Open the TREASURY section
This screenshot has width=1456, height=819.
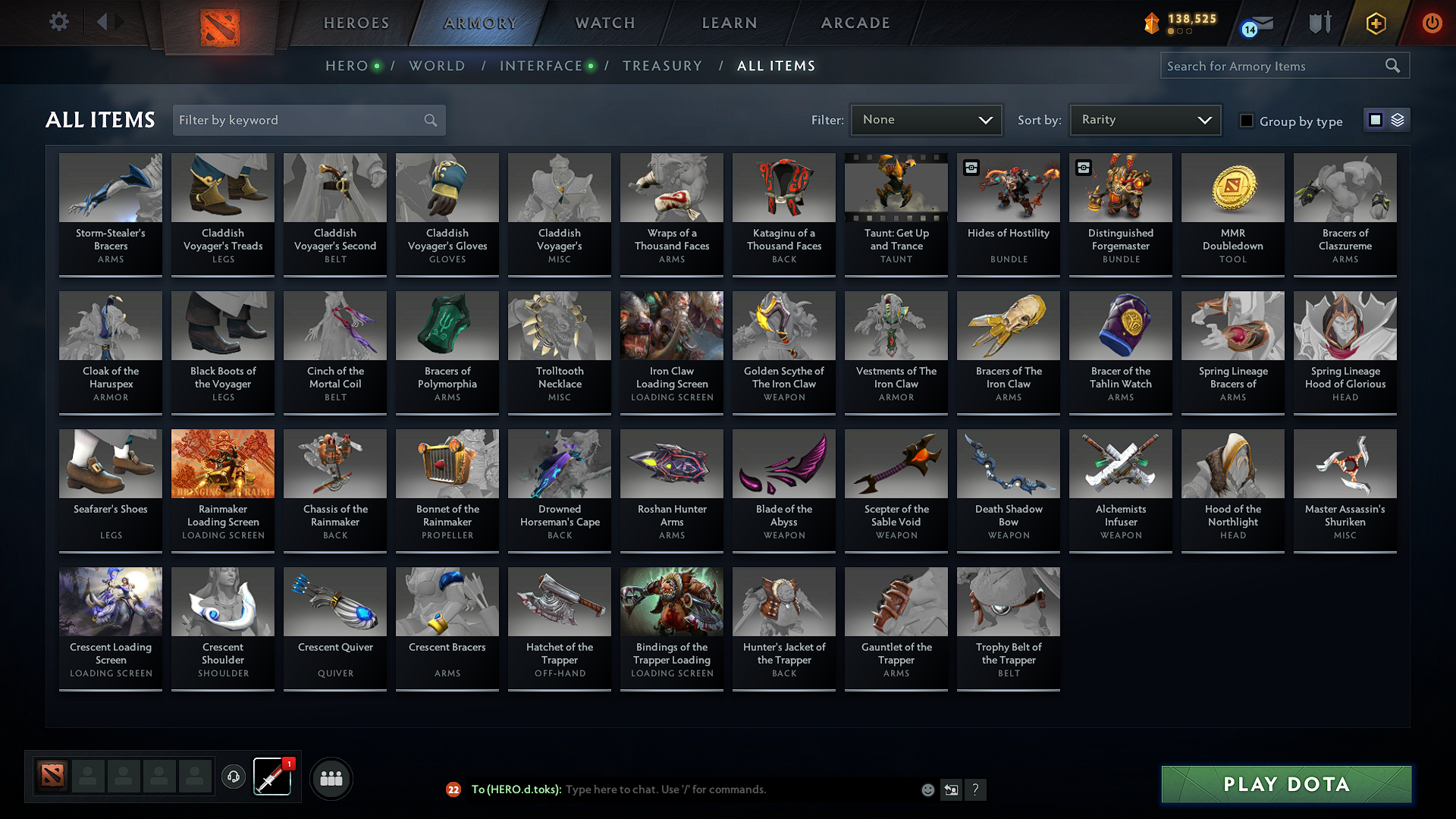tap(662, 66)
